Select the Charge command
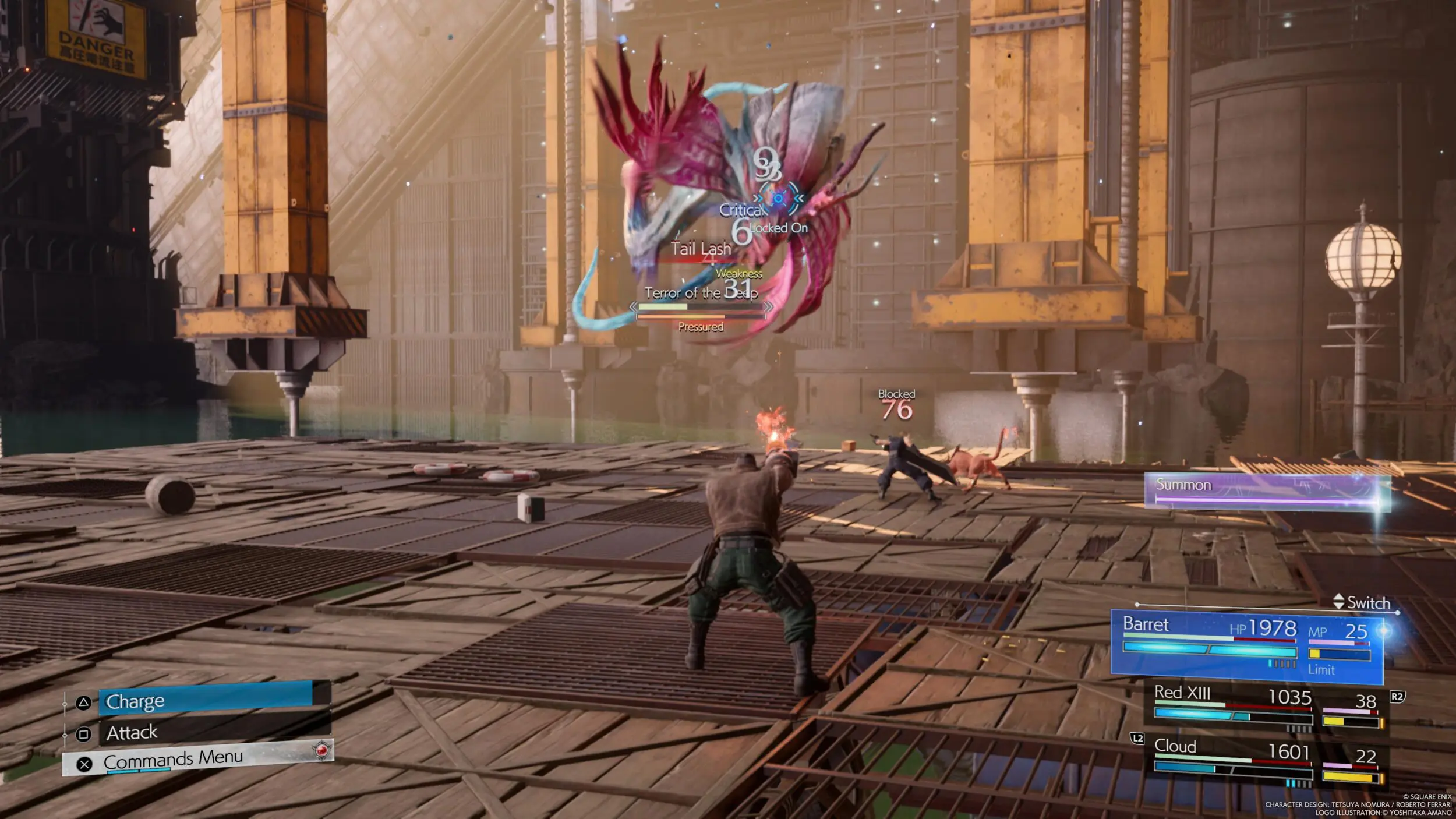Viewport: 1456px width, 819px height. pyautogui.click(x=205, y=701)
